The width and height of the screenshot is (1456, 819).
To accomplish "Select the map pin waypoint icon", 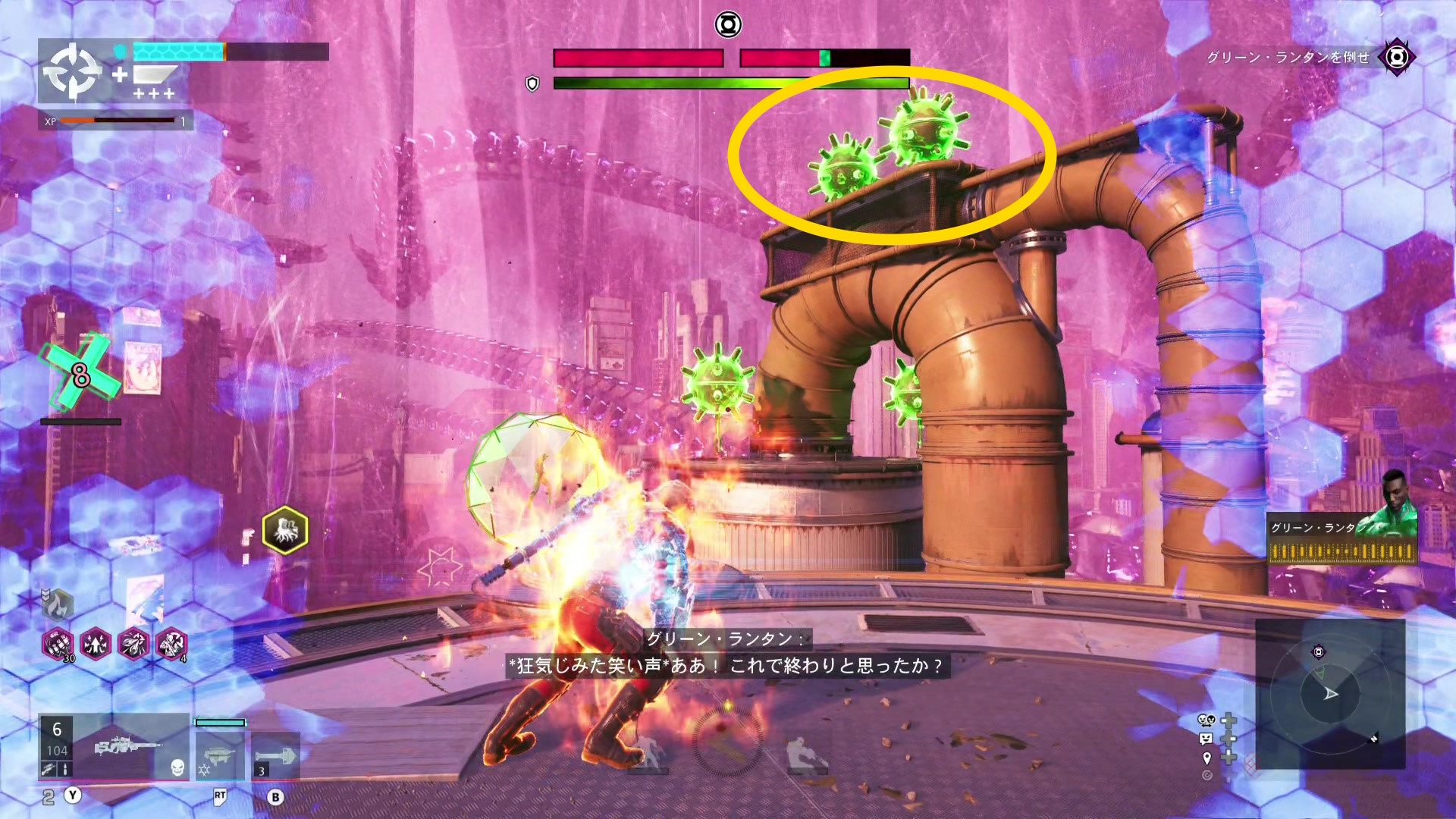I will tap(1207, 758).
